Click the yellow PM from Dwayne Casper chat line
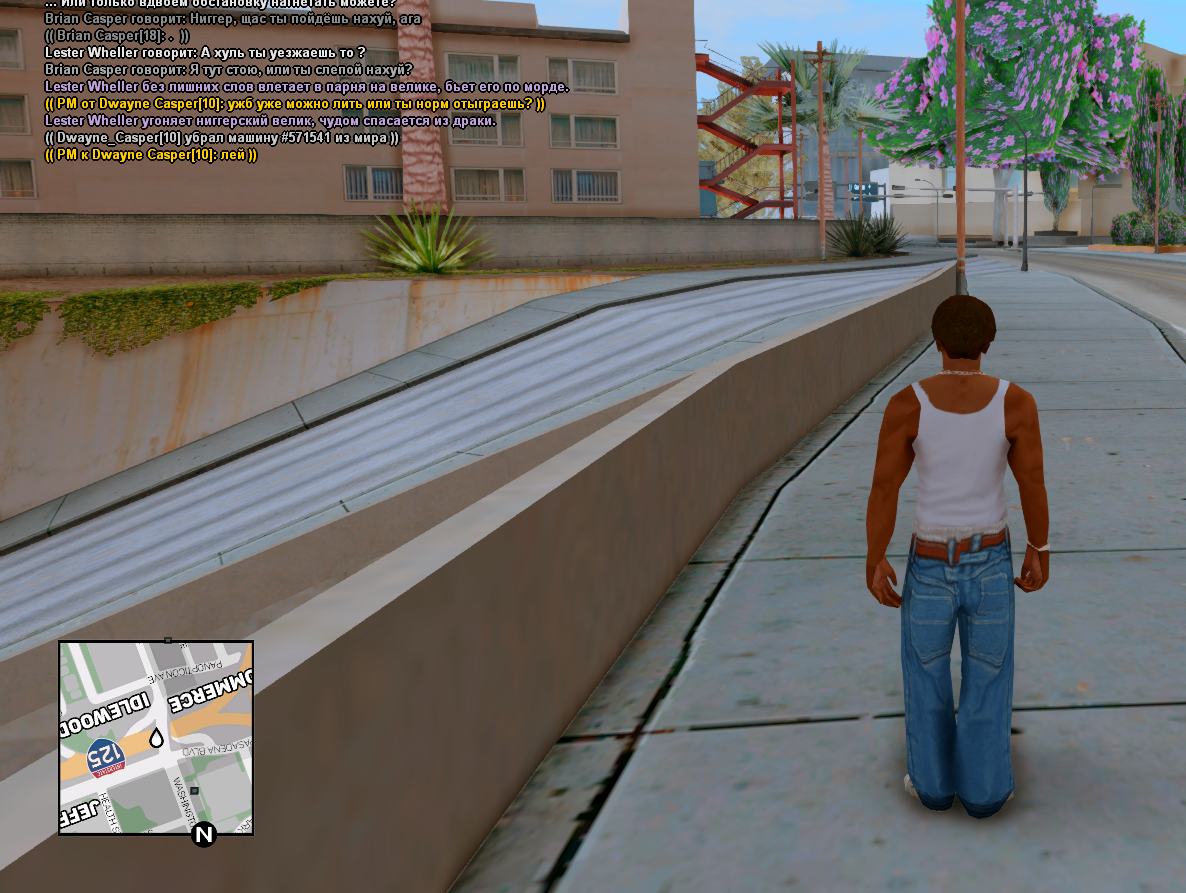Viewport: 1186px width, 893px height. pyautogui.click(x=295, y=104)
